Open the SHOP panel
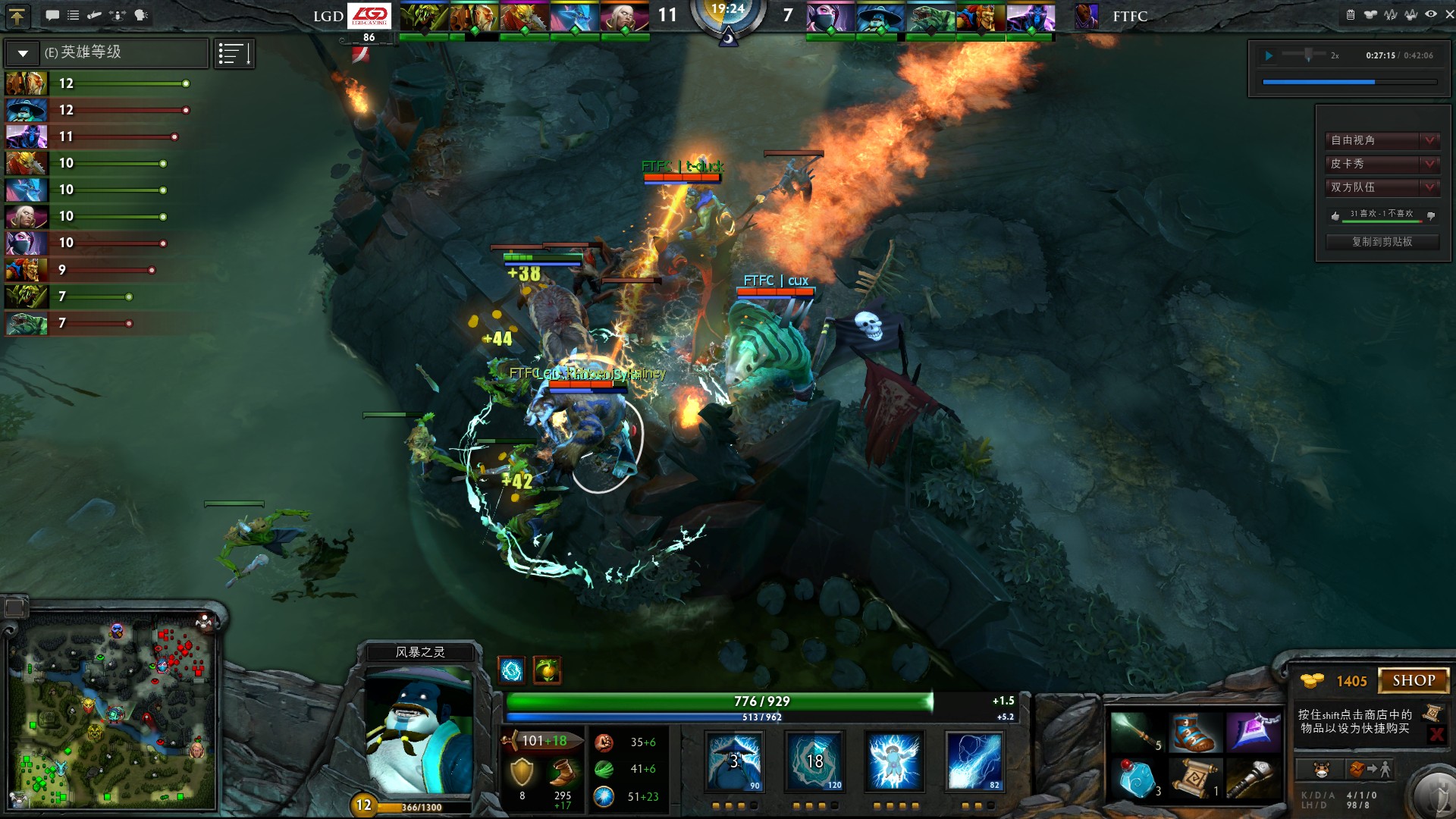The height and width of the screenshot is (819, 1456). (1414, 681)
